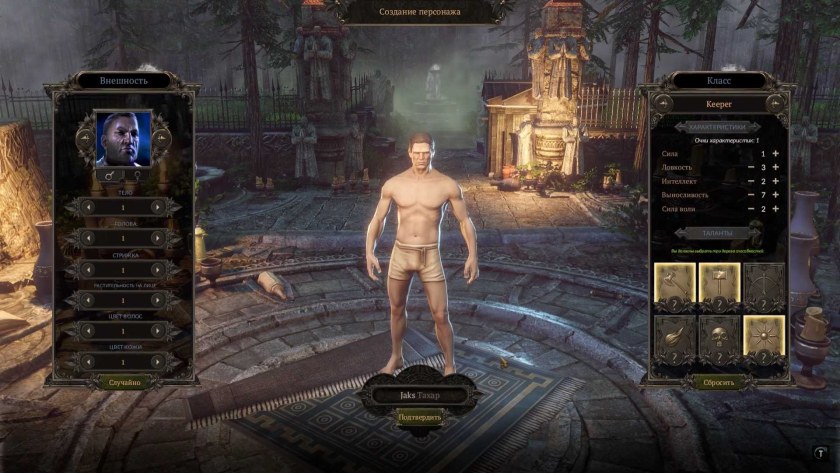Switch to the next character portrait
The height and width of the screenshot is (473, 840).
point(161,139)
